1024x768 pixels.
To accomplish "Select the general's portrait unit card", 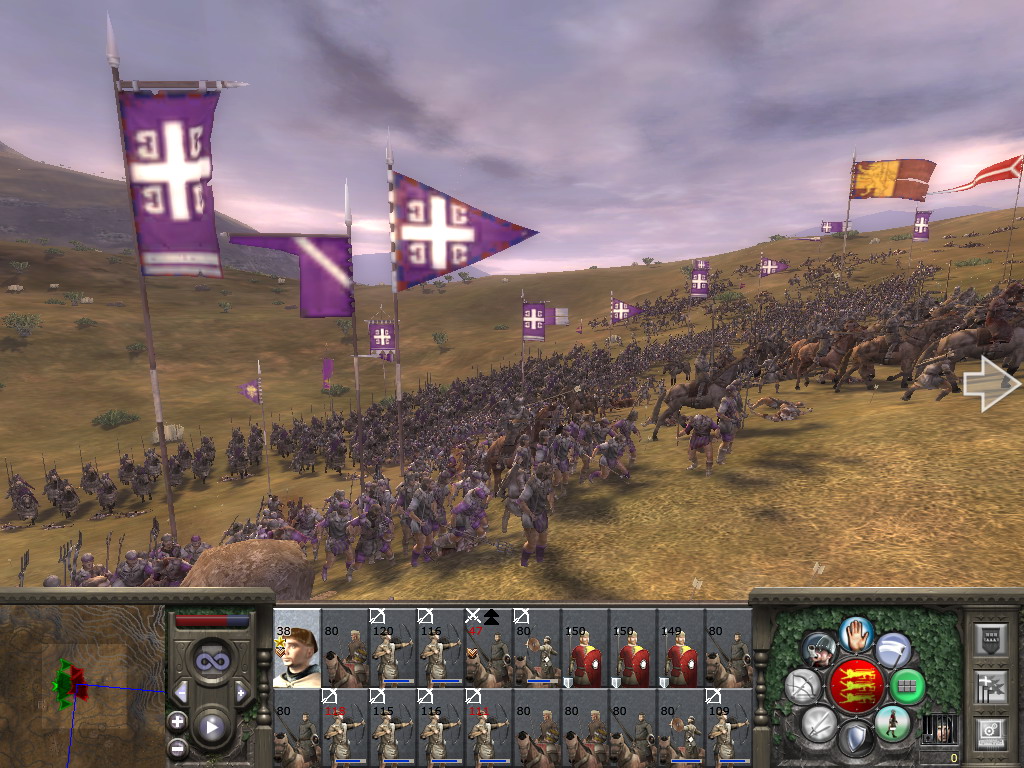I will [297, 648].
